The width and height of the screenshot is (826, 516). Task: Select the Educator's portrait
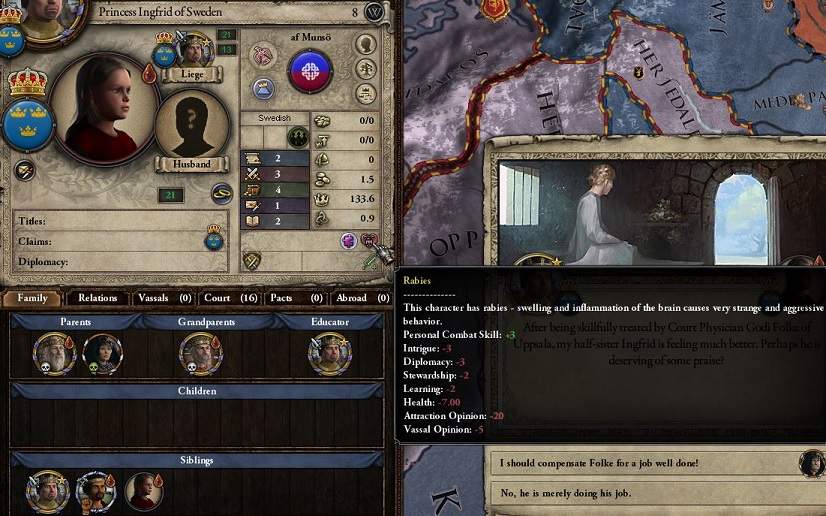pos(329,354)
